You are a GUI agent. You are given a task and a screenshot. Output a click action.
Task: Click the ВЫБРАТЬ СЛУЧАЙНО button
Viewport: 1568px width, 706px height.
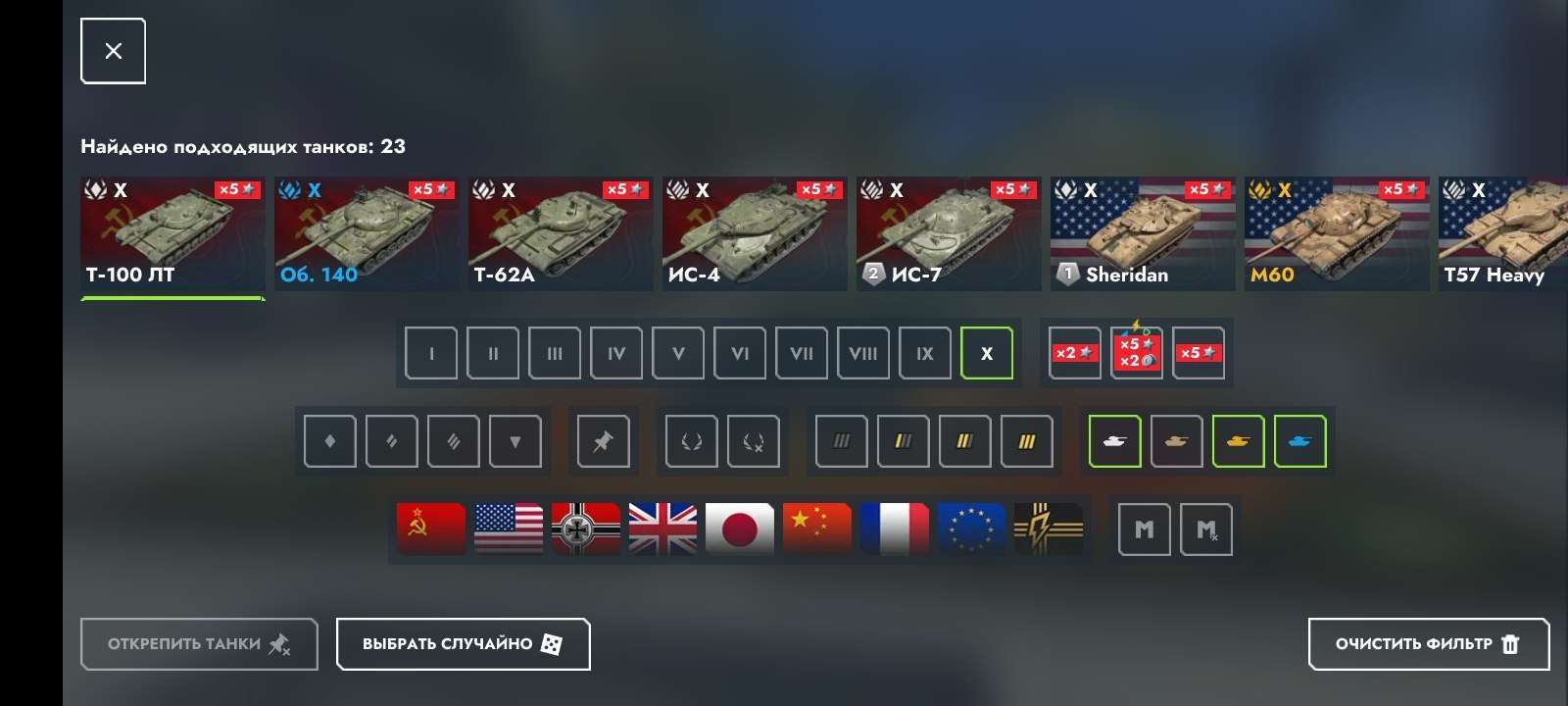[x=463, y=644]
